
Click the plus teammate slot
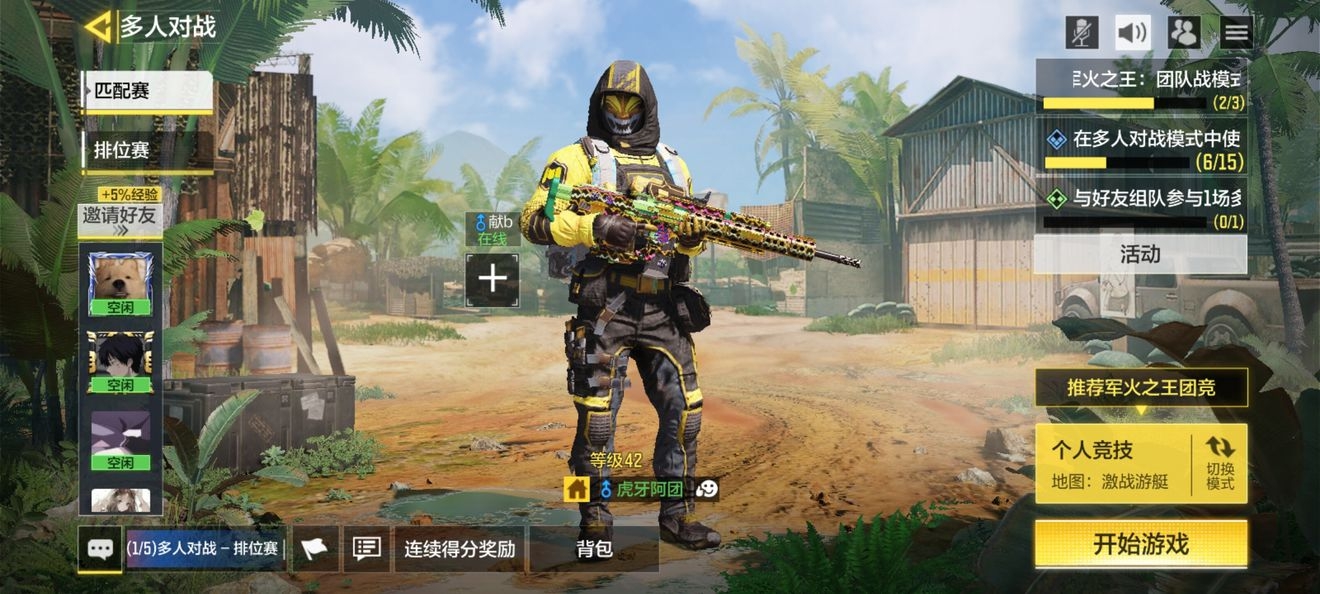pos(492,279)
